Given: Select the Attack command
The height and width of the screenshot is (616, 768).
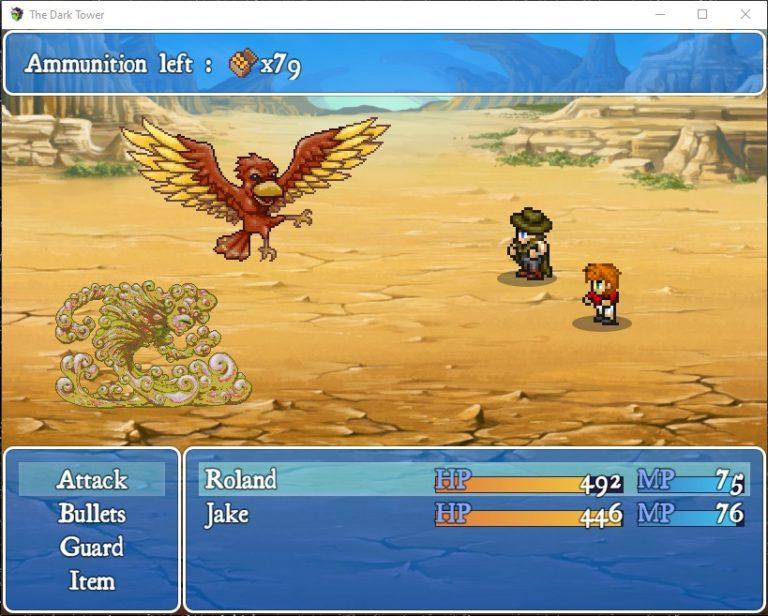Looking at the screenshot, I should (x=92, y=480).
